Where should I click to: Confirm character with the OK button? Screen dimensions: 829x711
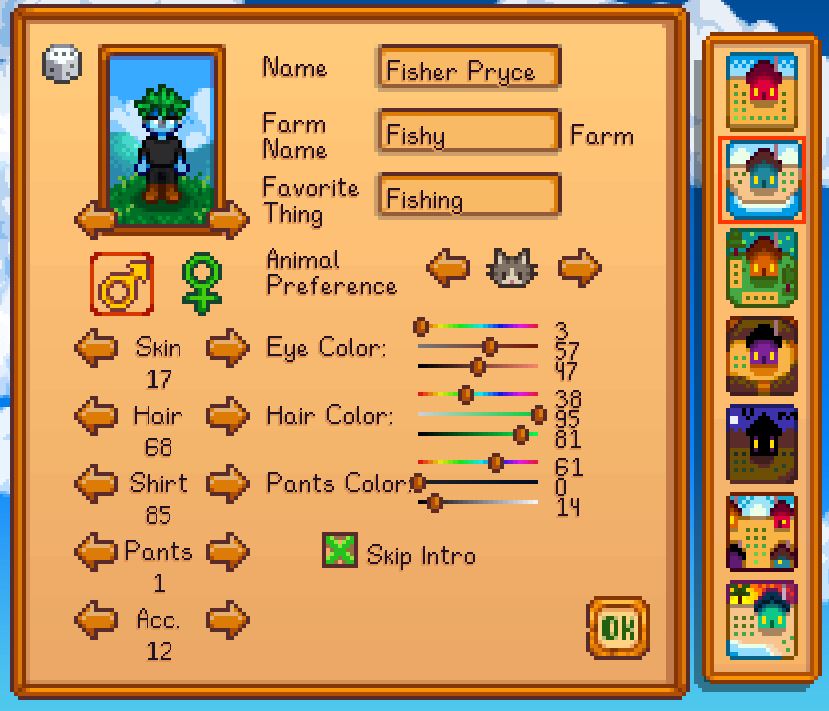617,628
